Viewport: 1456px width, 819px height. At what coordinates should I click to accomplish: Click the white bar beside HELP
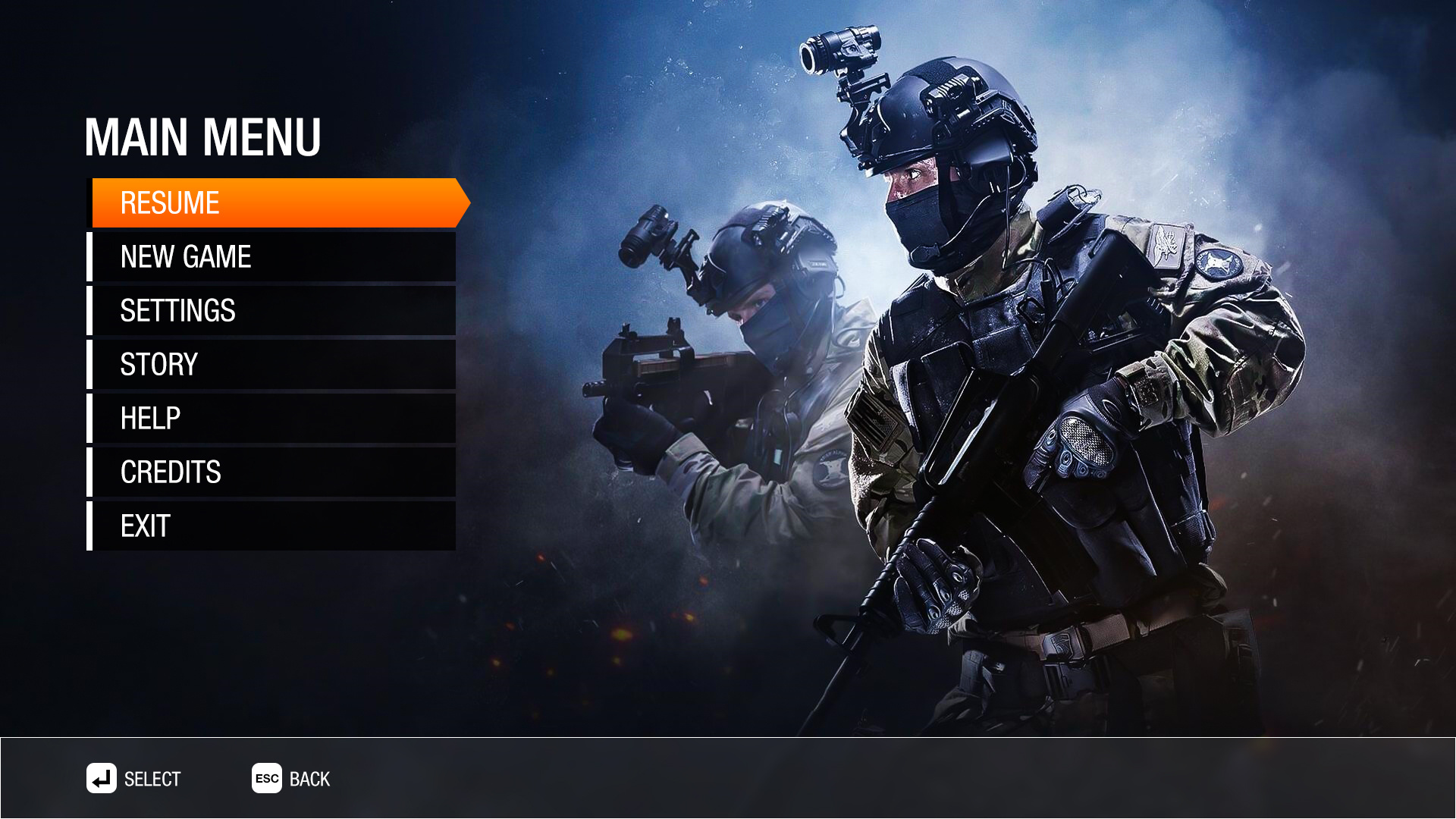(91, 417)
